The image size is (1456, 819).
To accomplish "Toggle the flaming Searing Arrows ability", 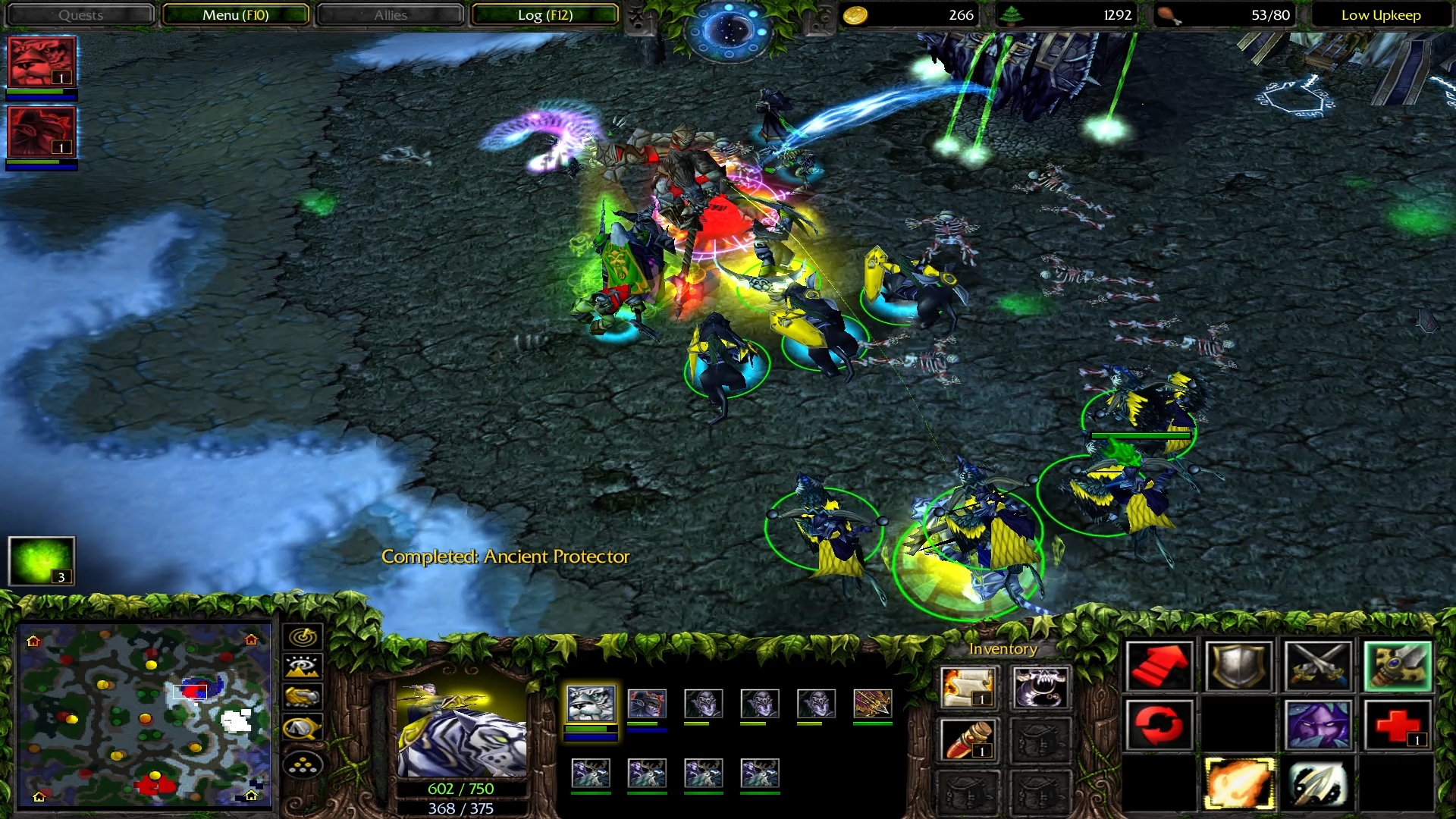I will coord(1238,783).
